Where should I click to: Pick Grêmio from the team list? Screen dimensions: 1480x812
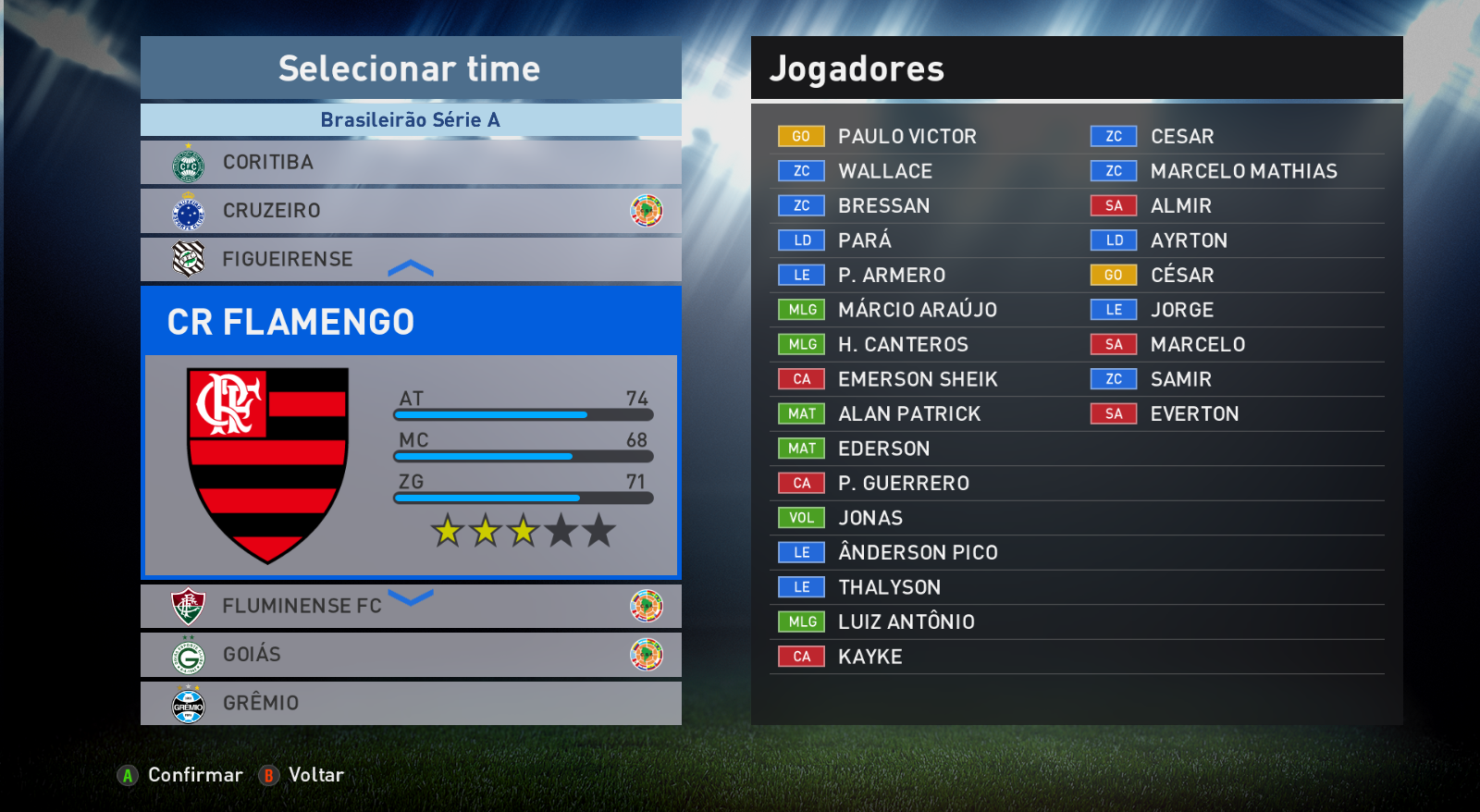click(x=410, y=703)
